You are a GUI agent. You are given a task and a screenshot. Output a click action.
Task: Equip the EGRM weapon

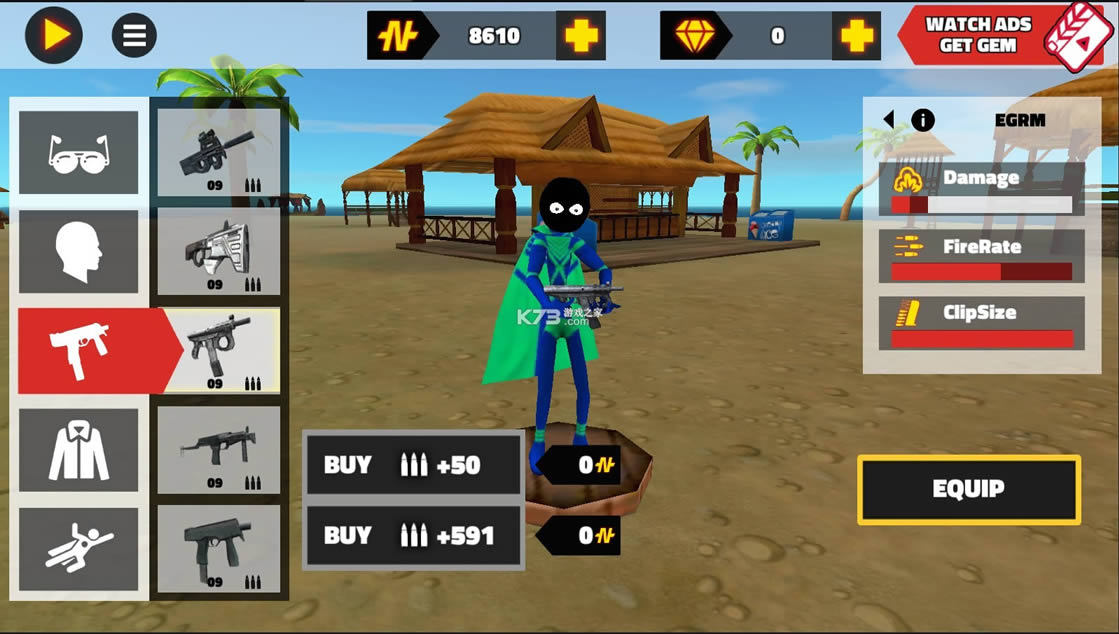tap(968, 489)
